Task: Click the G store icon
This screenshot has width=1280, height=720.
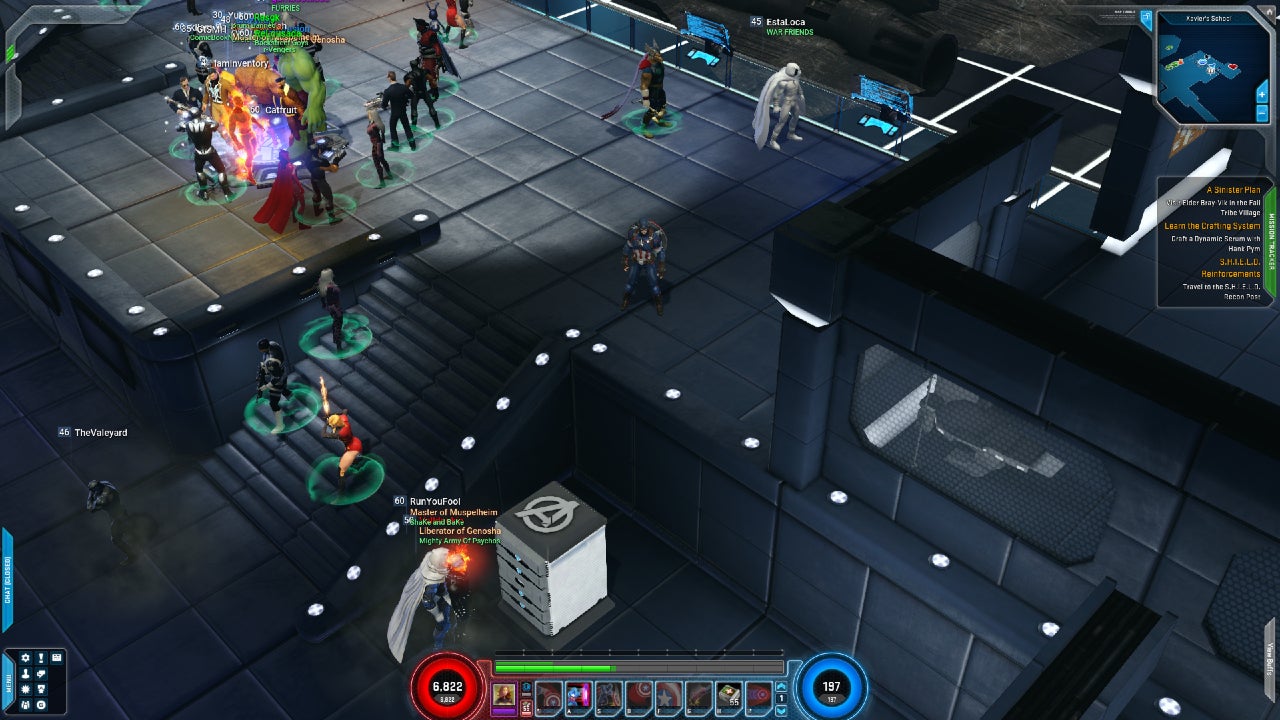Action: point(41,704)
